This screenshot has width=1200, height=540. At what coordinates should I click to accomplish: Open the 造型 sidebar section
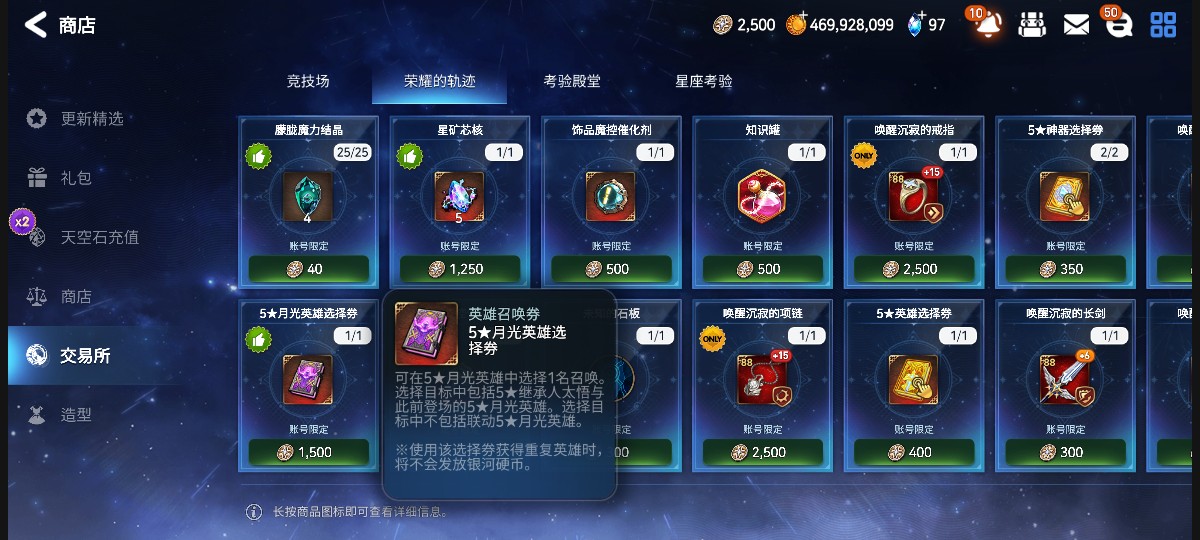[76, 414]
